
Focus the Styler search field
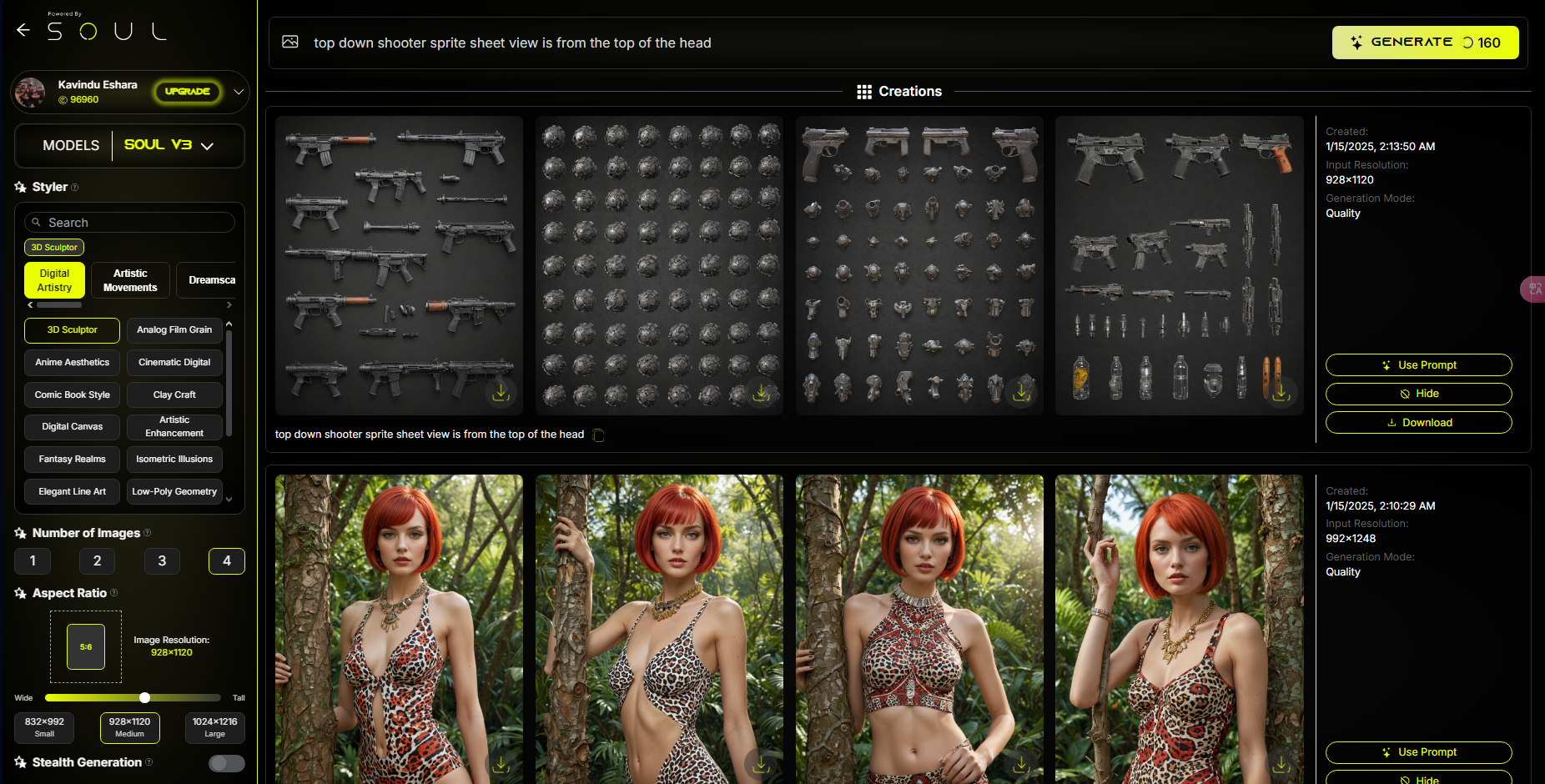click(133, 223)
